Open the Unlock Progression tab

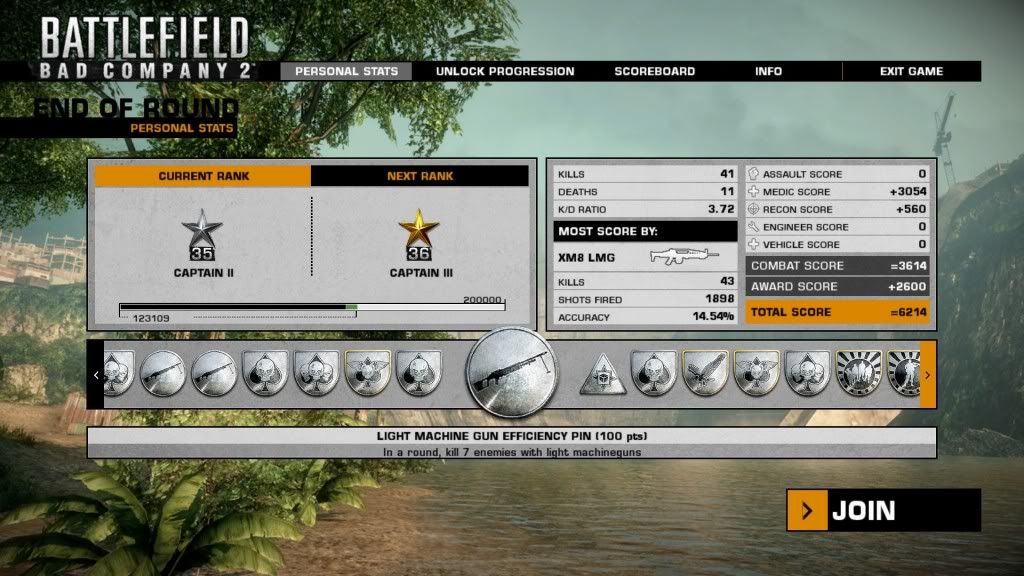pos(505,71)
